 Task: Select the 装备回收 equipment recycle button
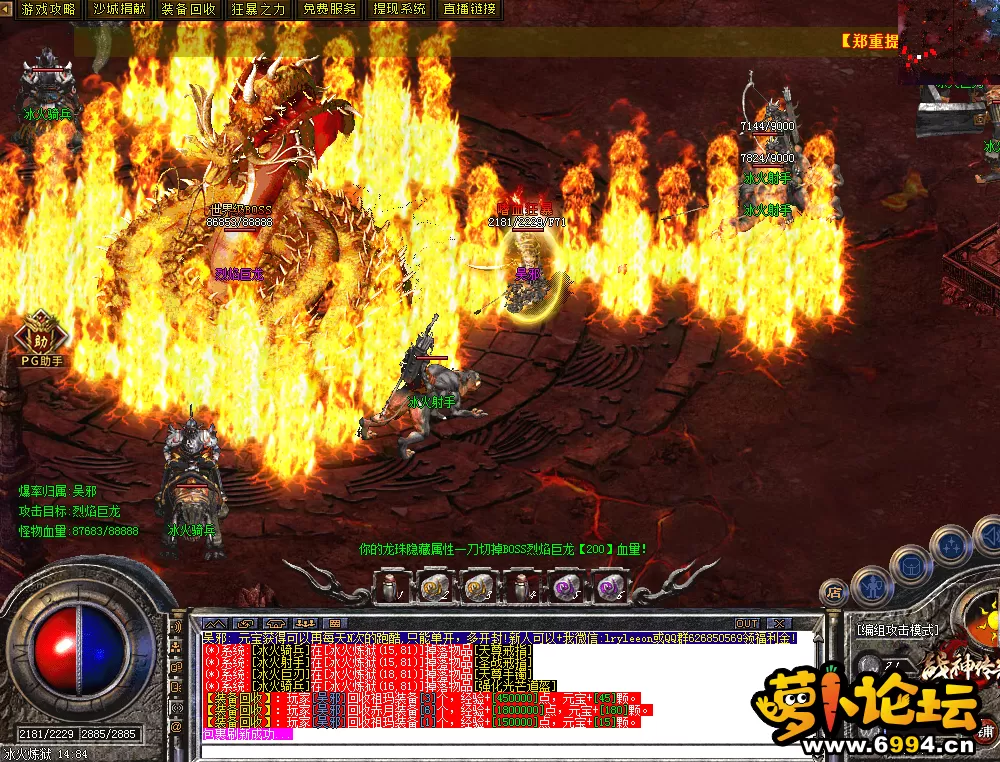click(188, 9)
